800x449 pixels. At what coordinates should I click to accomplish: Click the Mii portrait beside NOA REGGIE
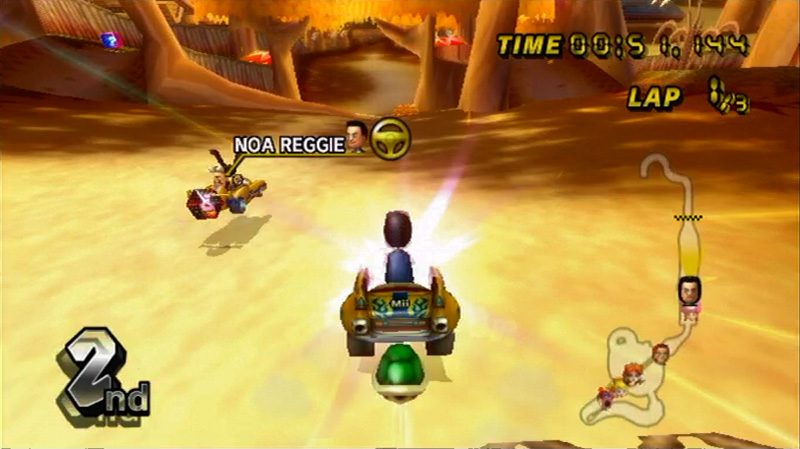coord(354,138)
